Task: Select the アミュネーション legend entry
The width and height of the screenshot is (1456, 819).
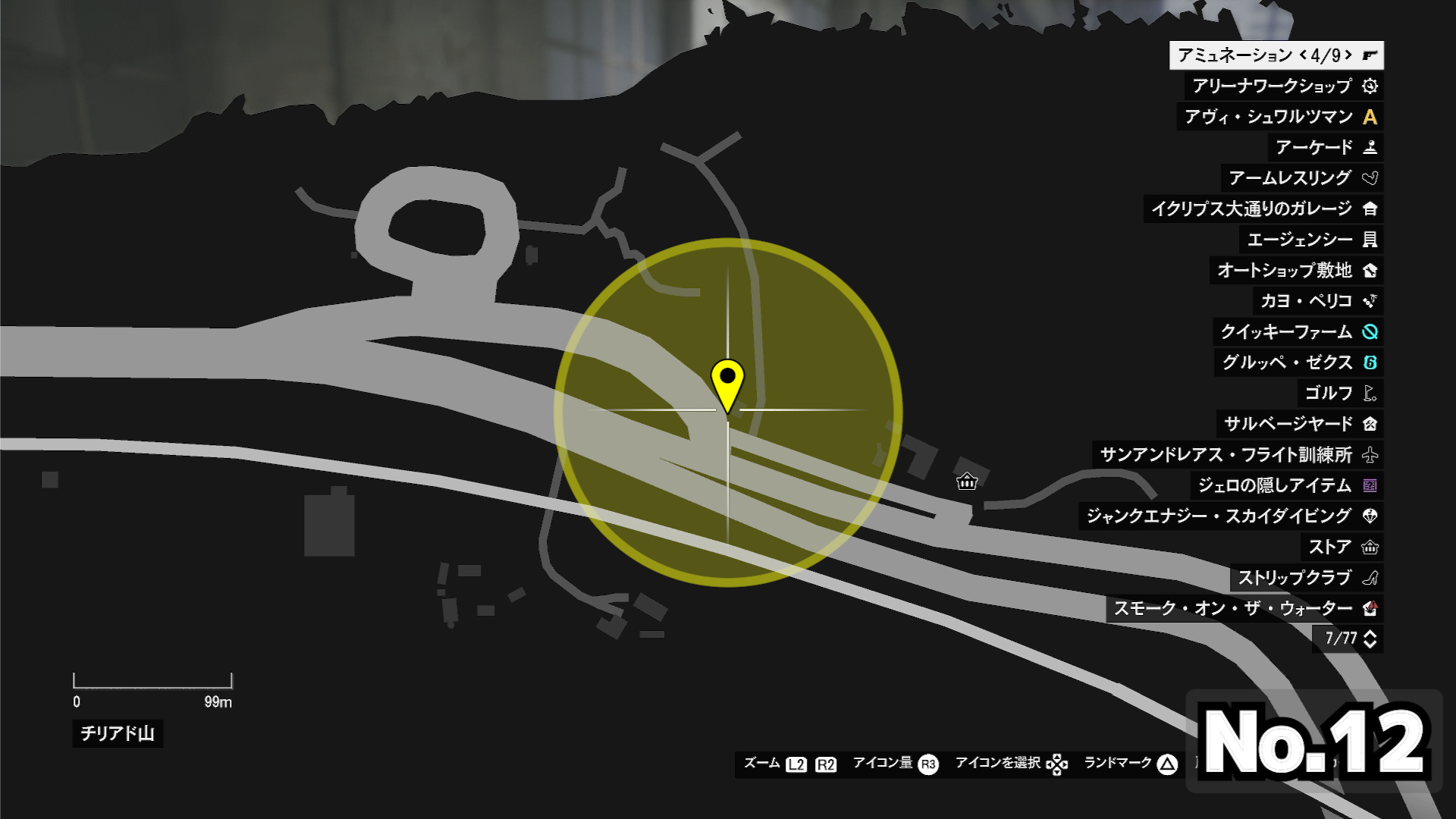Action: pos(1276,55)
